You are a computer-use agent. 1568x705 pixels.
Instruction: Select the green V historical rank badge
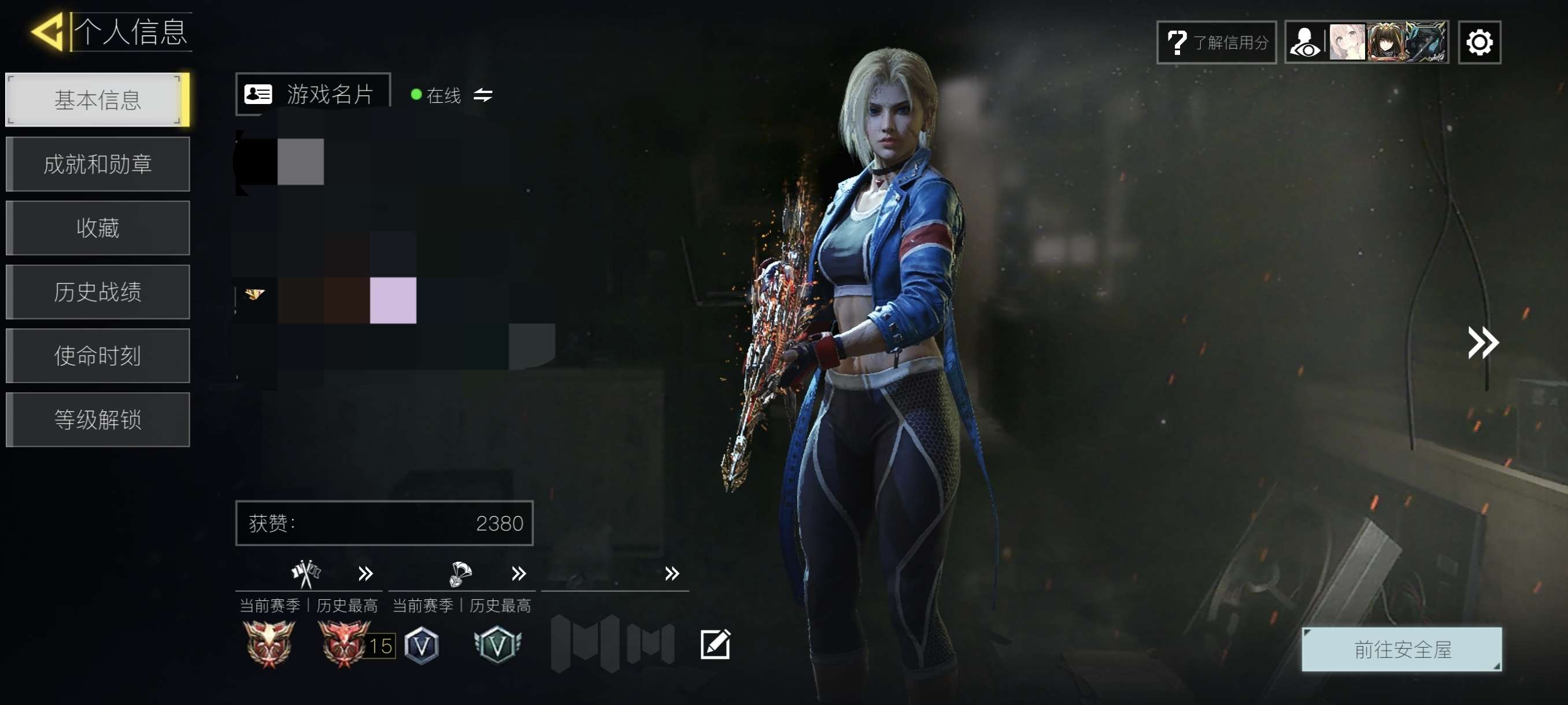497,645
